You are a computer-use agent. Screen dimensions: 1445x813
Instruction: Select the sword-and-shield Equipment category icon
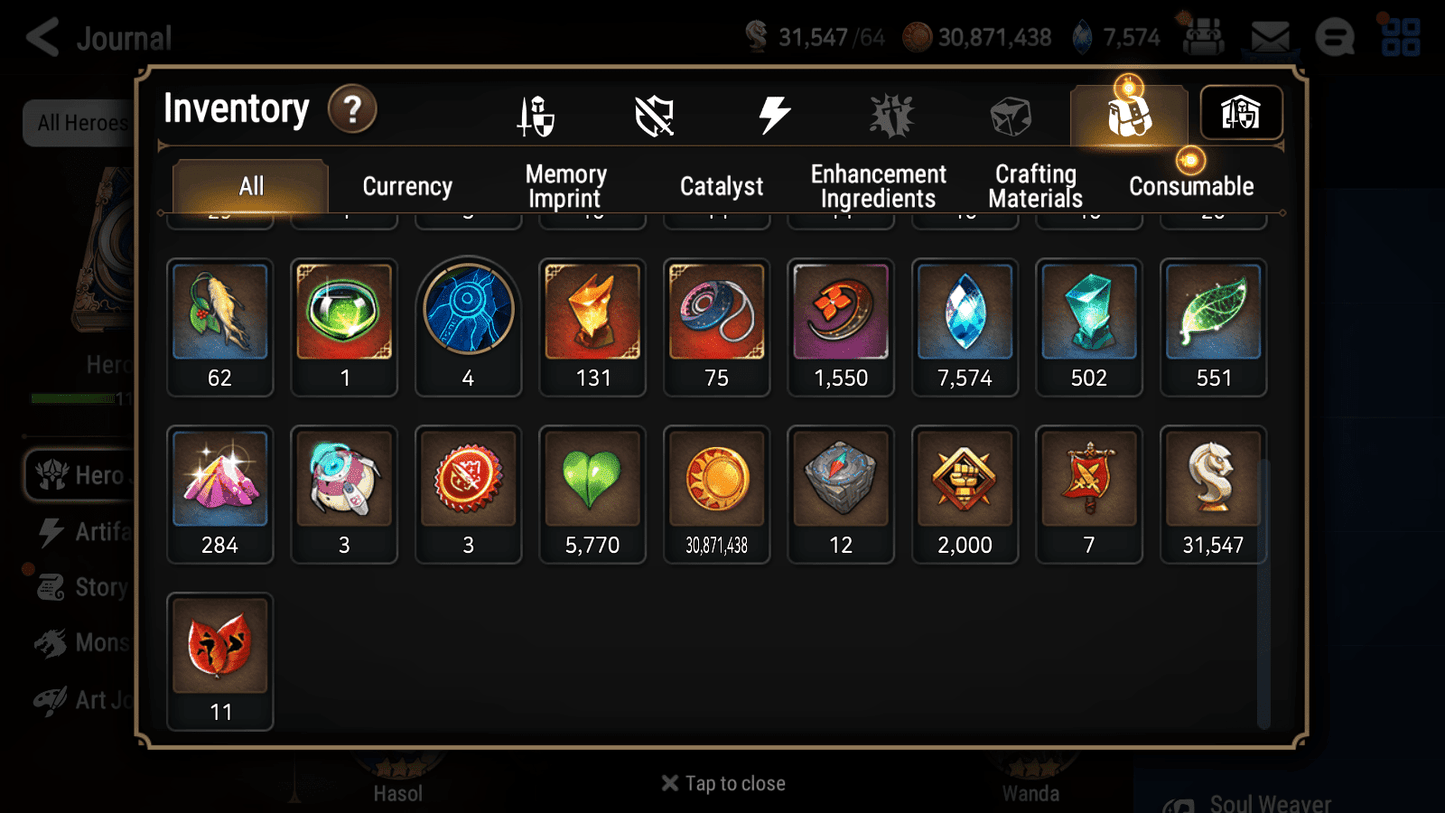coord(535,113)
